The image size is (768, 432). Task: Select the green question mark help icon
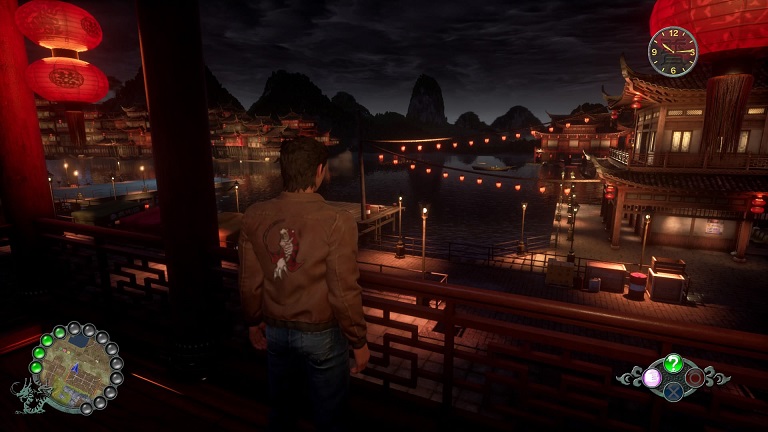pos(674,363)
